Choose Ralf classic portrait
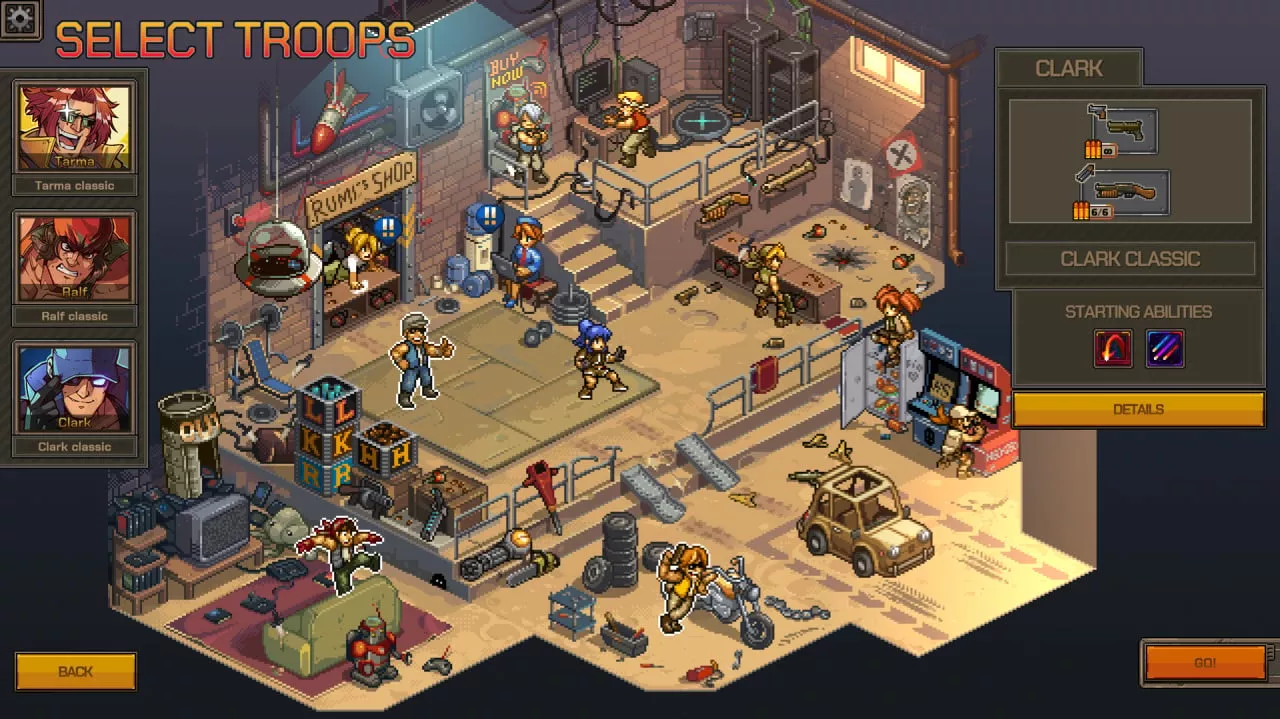The height and width of the screenshot is (719, 1280). (x=74, y=259)
